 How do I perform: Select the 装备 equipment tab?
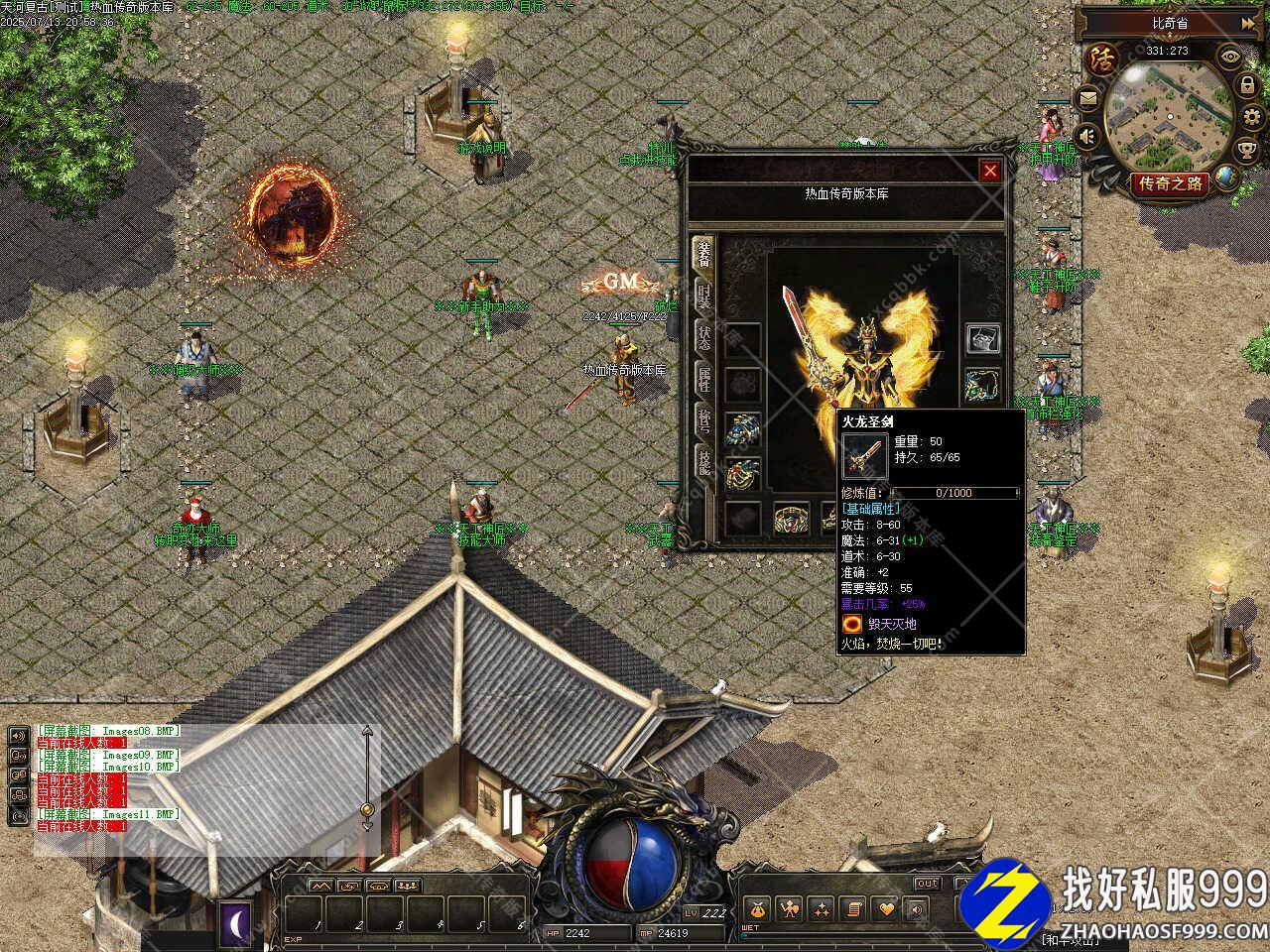click(x=703, y=254)
